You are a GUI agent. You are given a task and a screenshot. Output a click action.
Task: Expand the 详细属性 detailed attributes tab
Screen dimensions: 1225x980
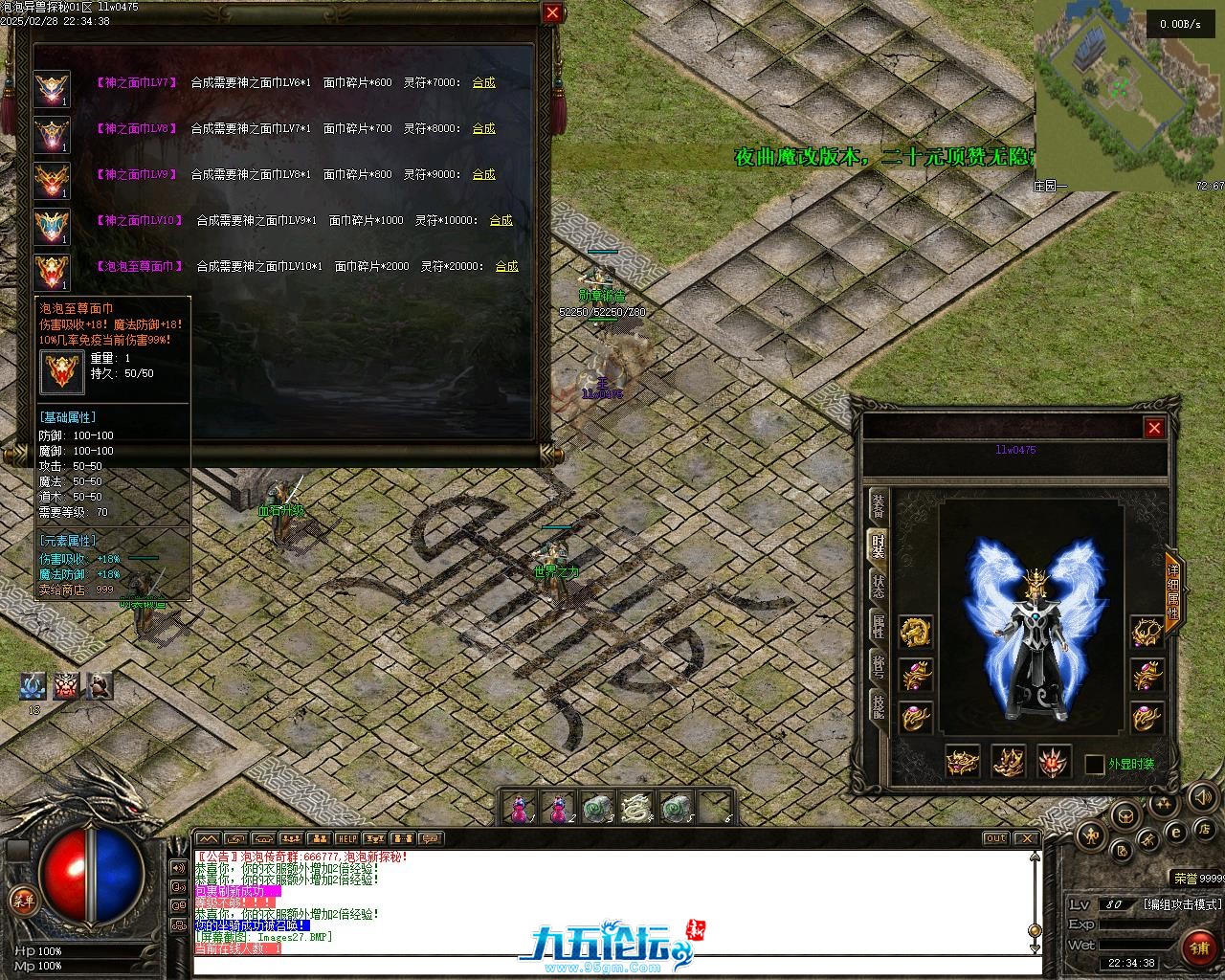coord(1173,590)
